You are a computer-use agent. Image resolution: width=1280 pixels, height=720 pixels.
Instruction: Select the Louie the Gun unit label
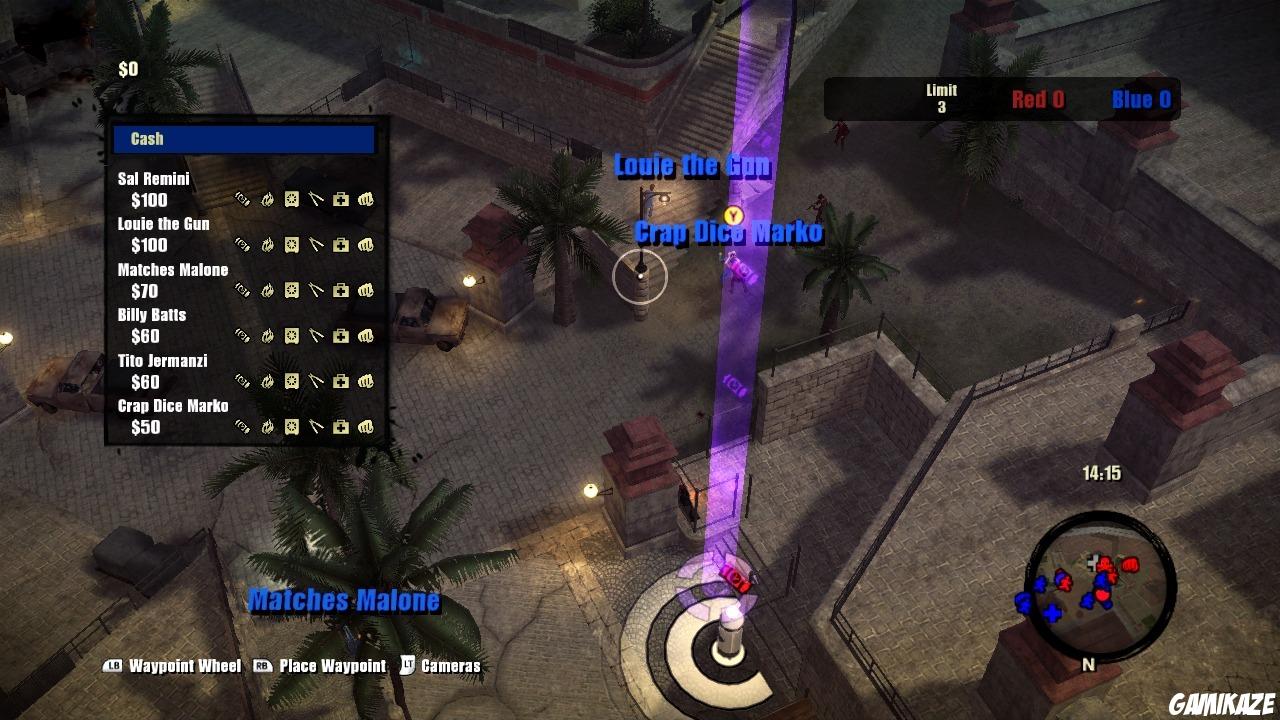point(692,166)
